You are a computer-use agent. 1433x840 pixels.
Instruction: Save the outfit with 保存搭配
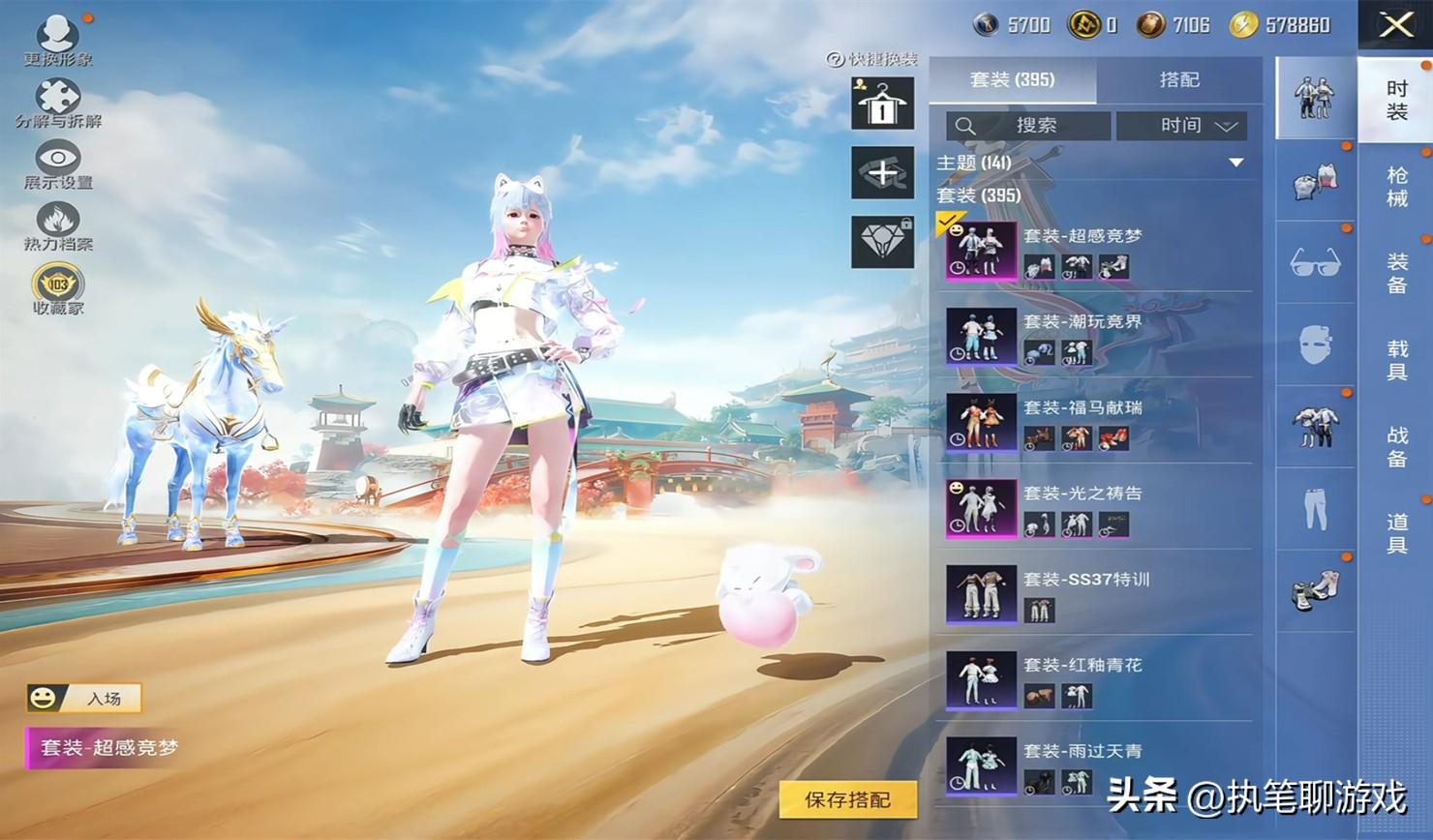tap(847, 799)
